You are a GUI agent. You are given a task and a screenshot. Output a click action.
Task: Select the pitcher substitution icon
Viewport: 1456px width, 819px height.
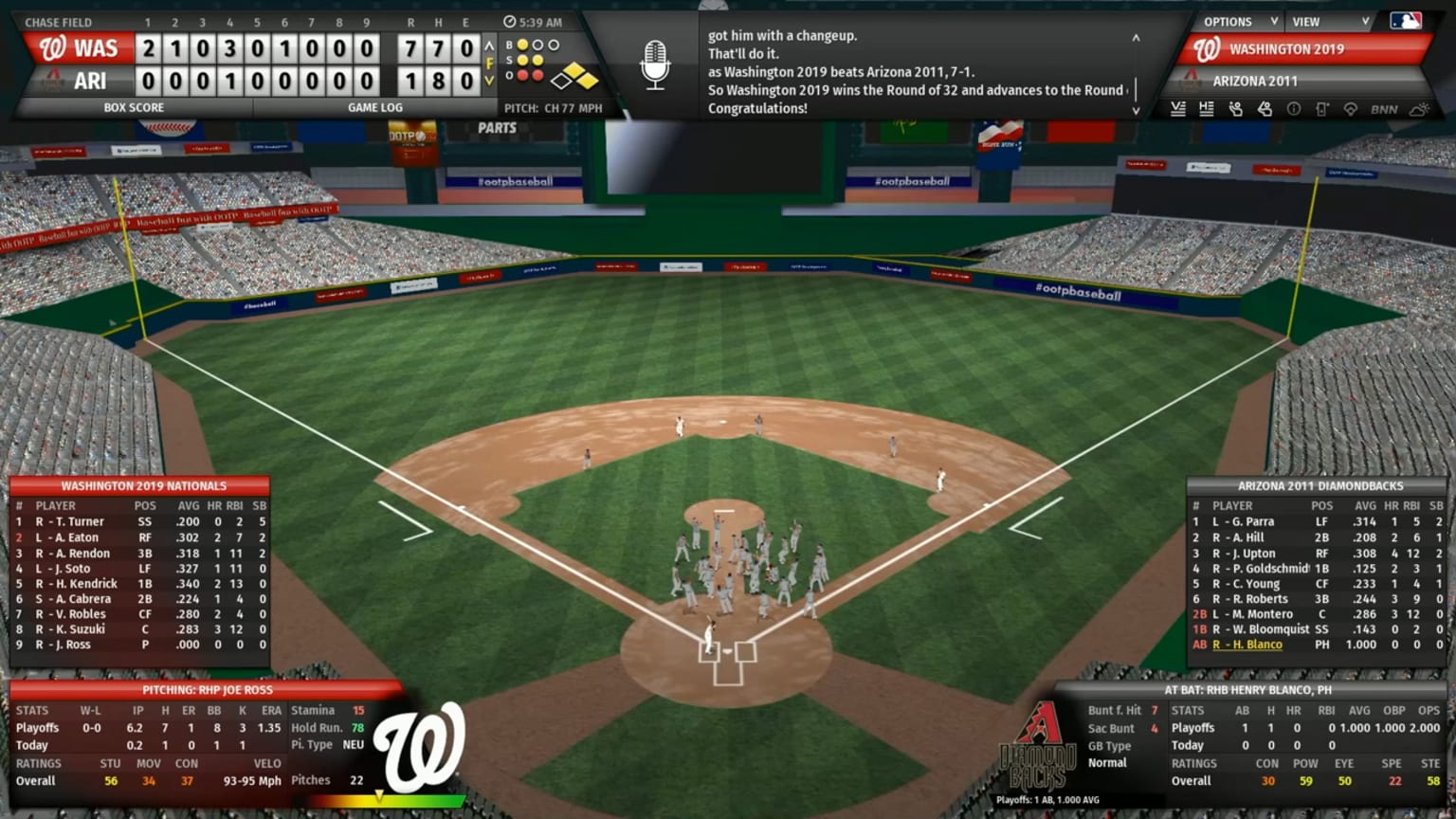coord(1234,109)
